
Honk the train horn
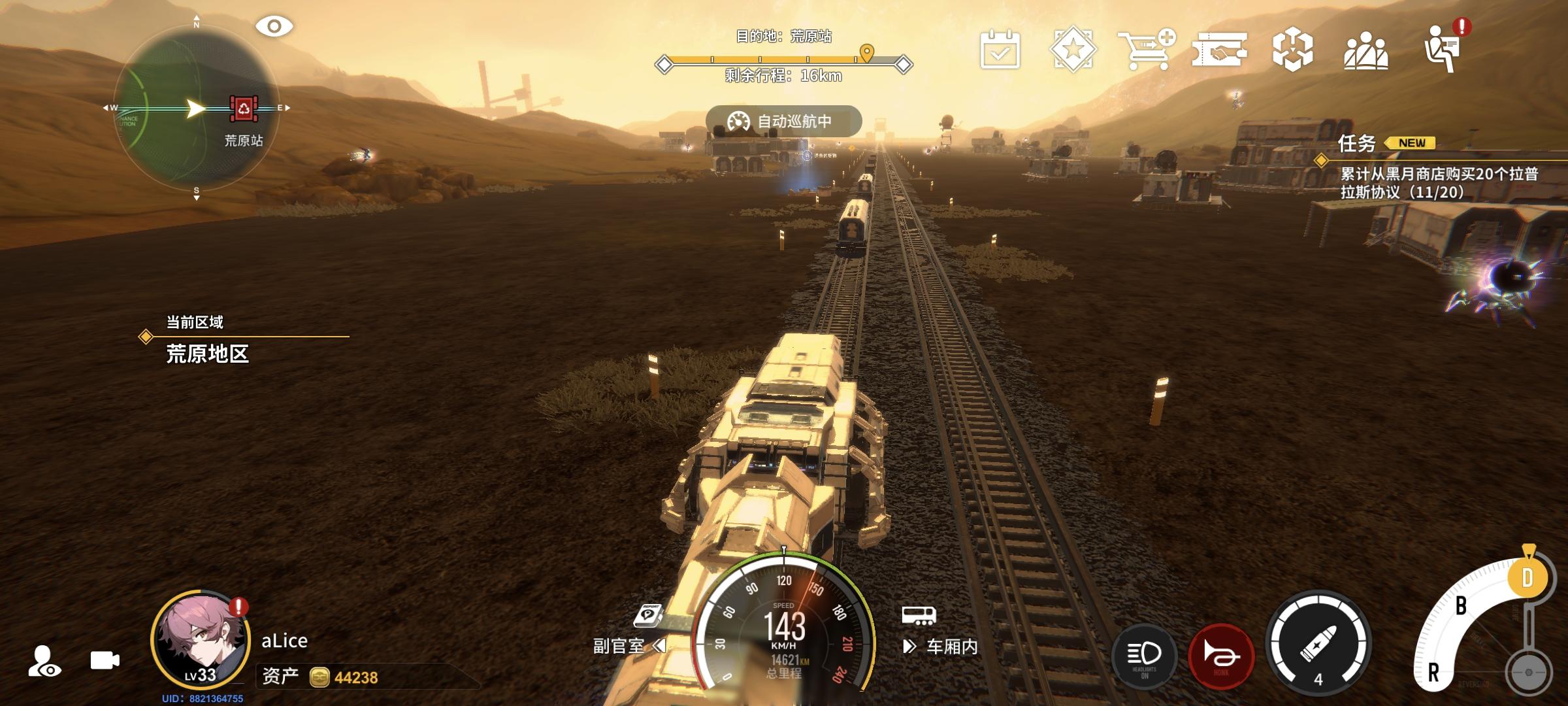(1221, 655)
